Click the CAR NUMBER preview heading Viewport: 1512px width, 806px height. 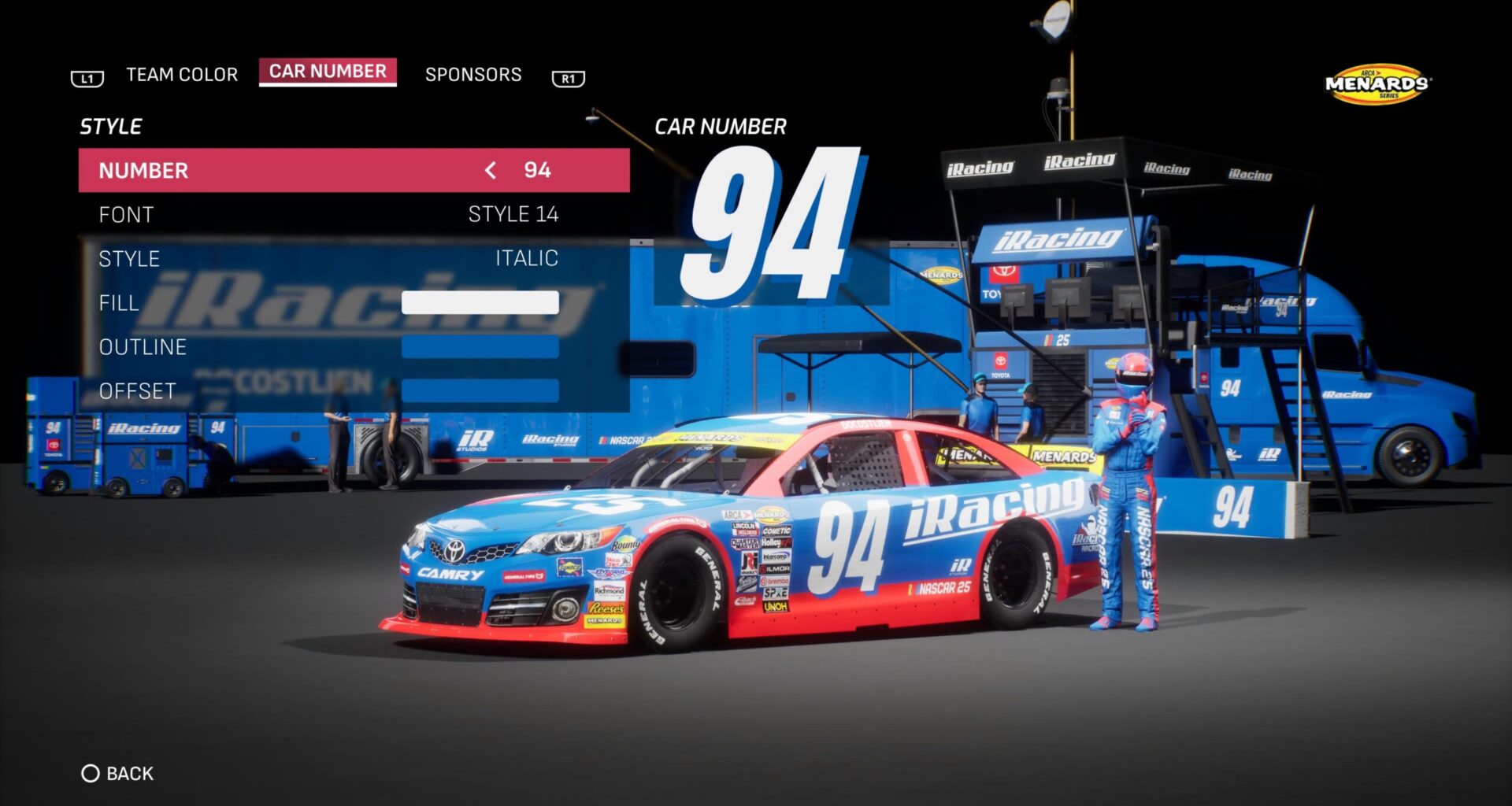(721, 126)
